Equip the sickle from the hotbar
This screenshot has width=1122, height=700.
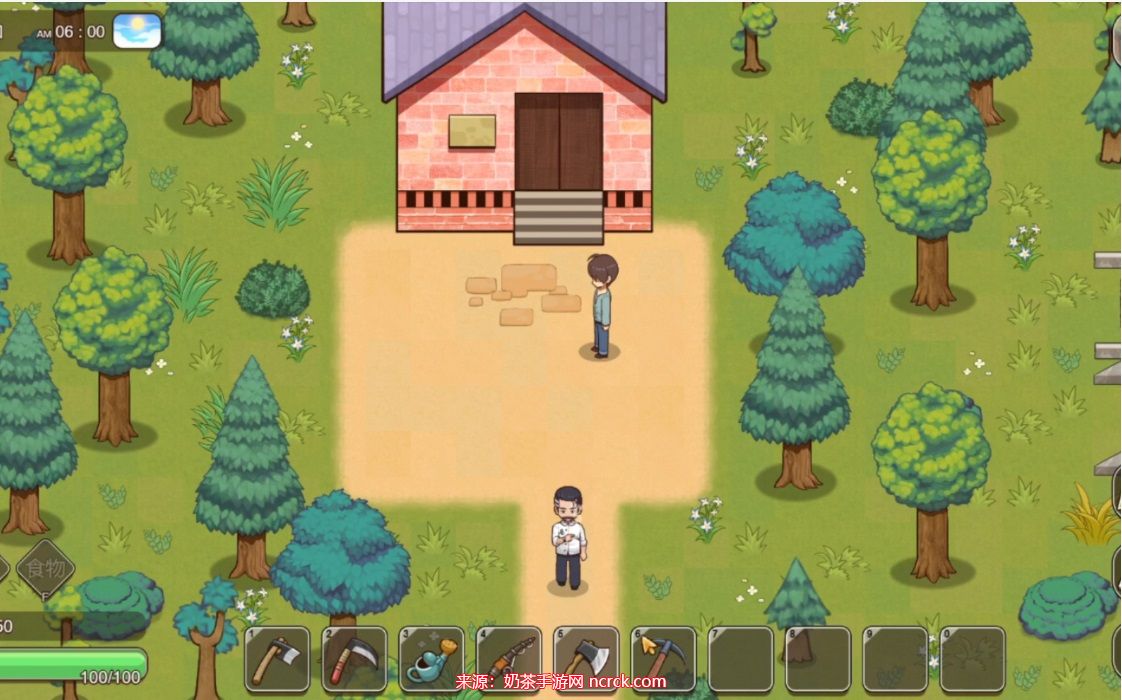point(354,659)
